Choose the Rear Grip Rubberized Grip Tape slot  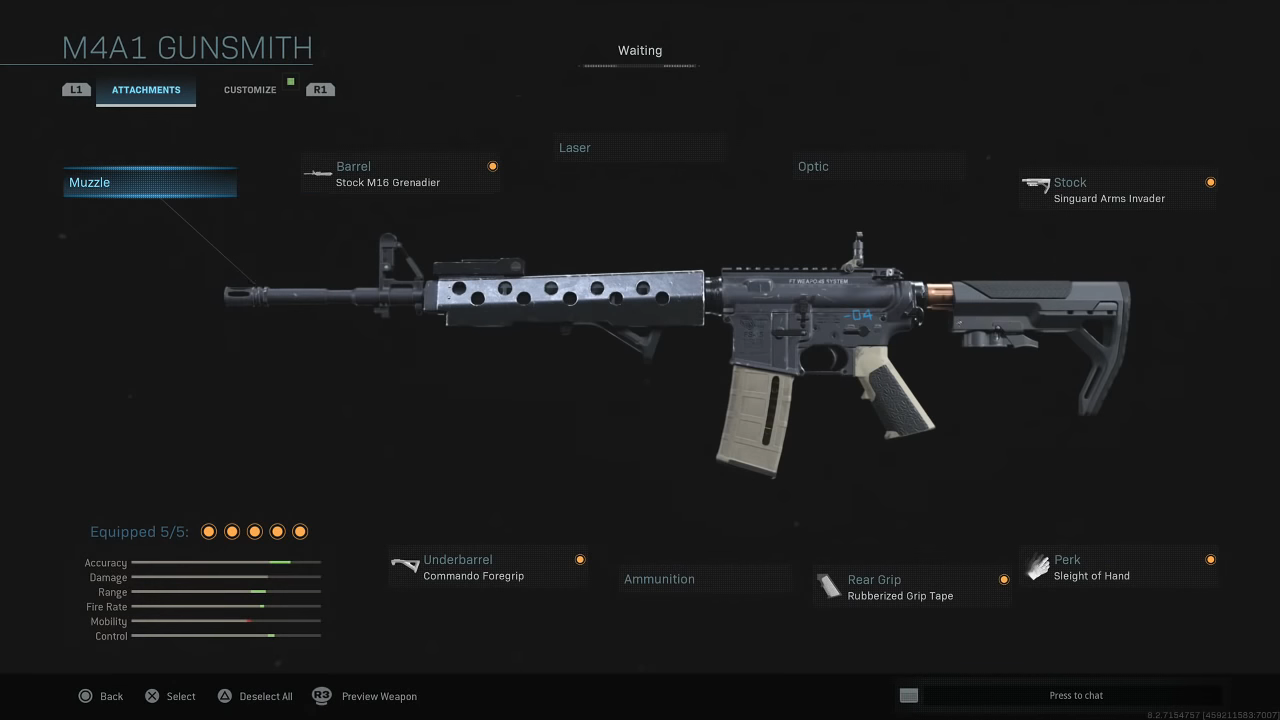tap(912, 587)
